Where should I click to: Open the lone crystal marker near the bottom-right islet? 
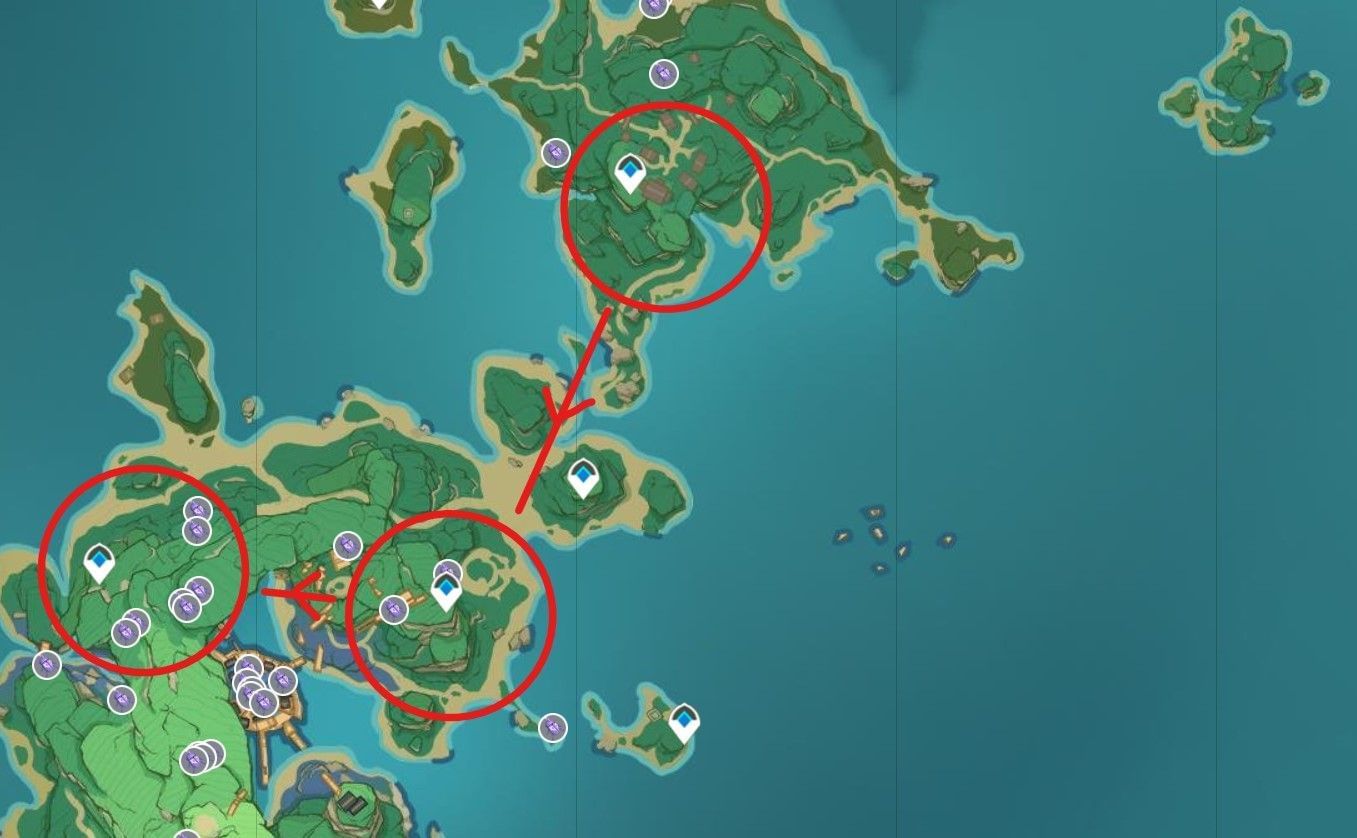552,728
